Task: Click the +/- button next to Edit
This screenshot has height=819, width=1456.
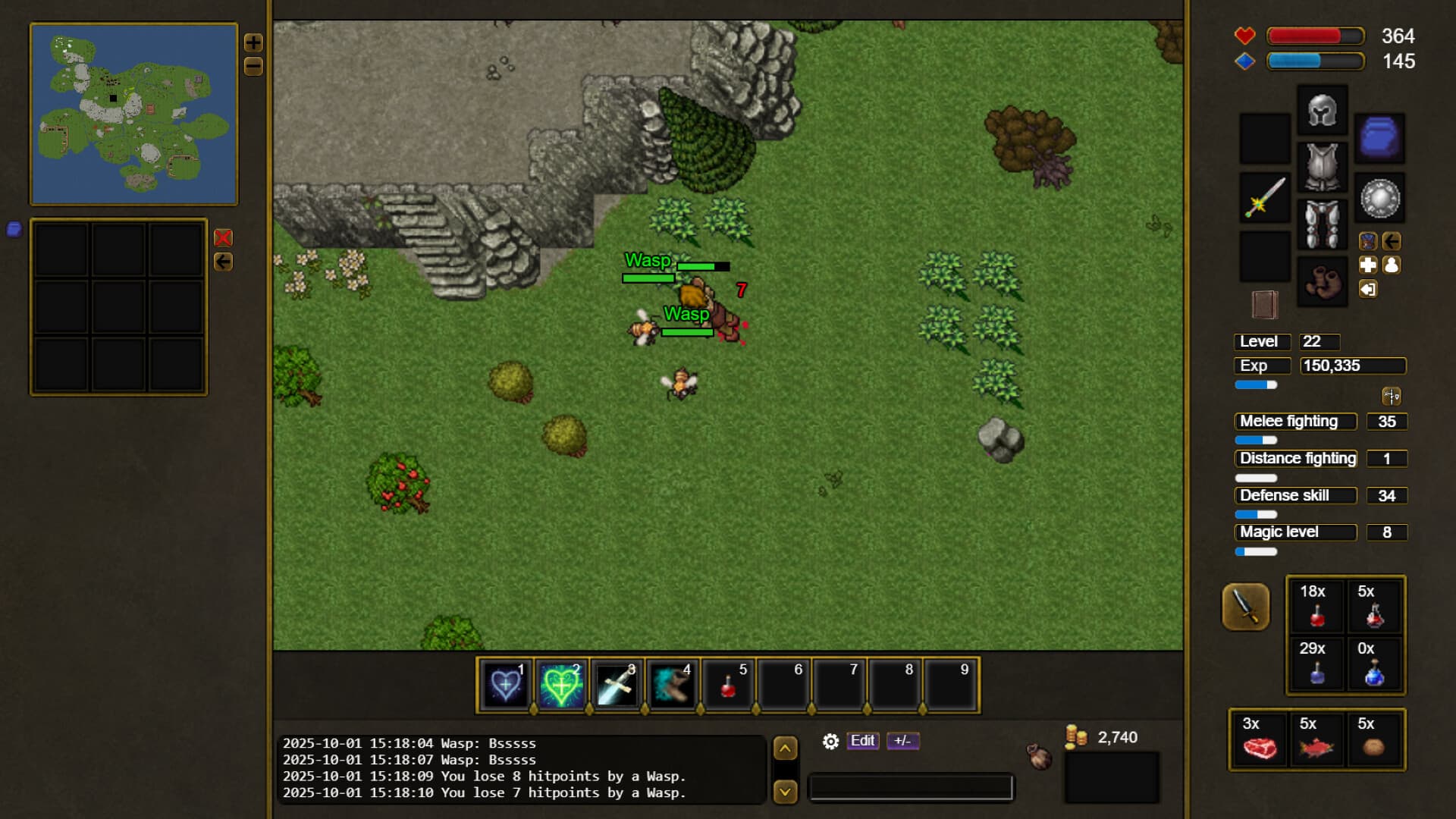Action: (904, 741)
